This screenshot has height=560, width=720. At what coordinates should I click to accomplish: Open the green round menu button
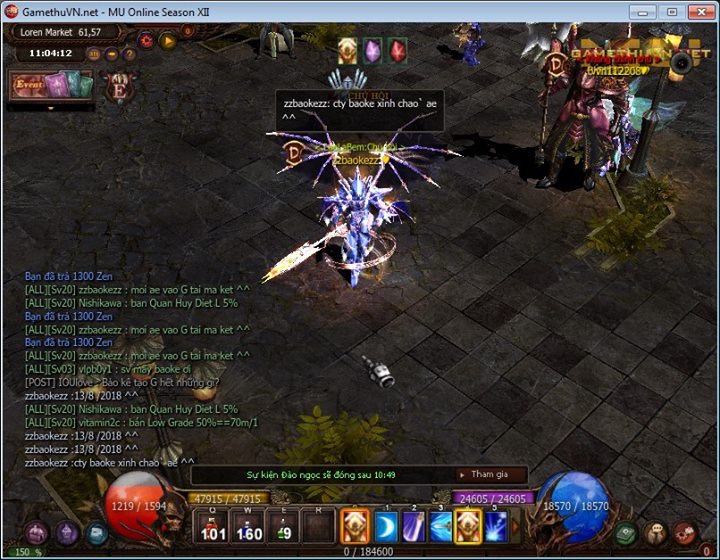(626, 533)
